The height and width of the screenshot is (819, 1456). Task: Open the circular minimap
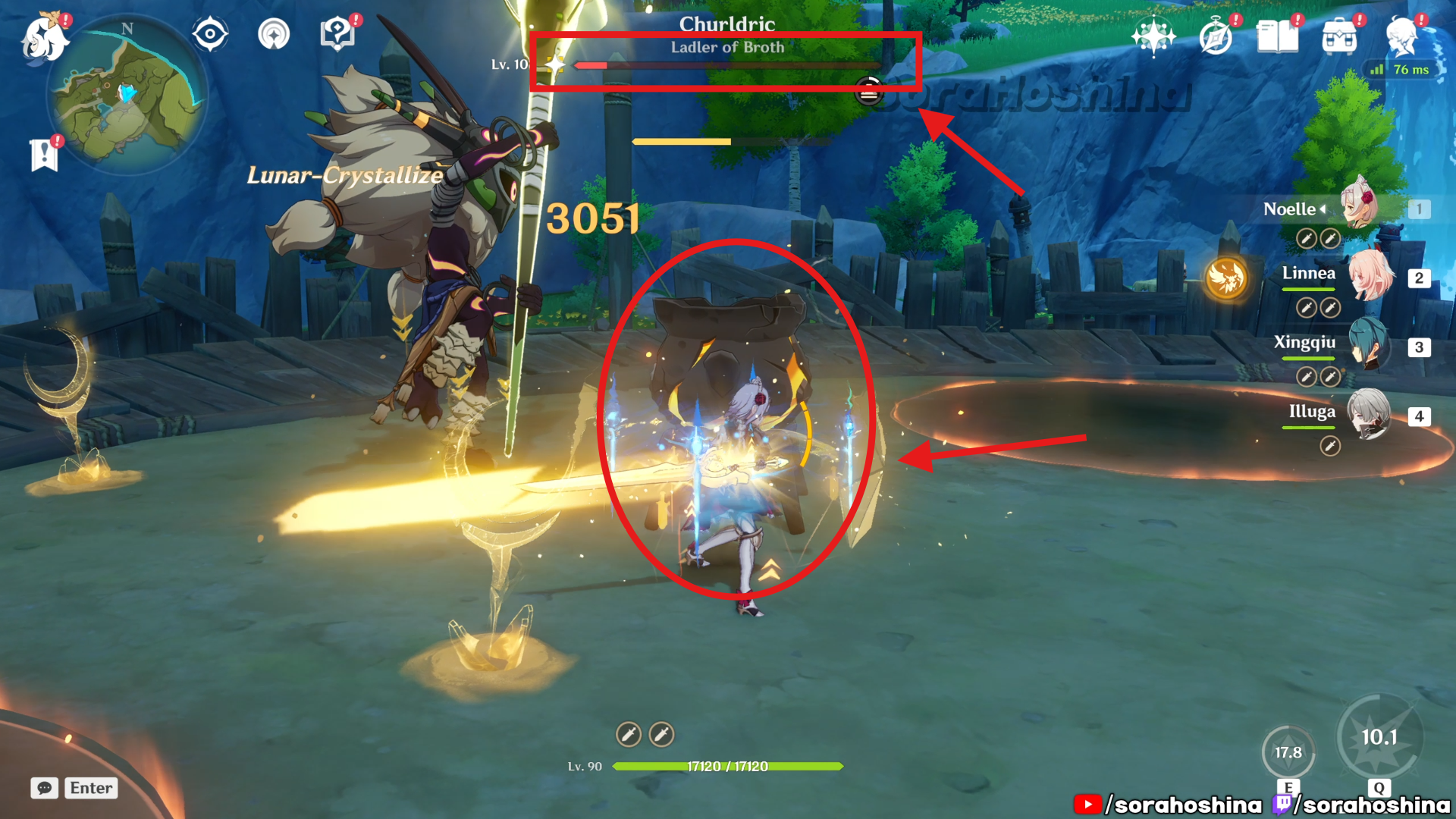coord(127,95)
